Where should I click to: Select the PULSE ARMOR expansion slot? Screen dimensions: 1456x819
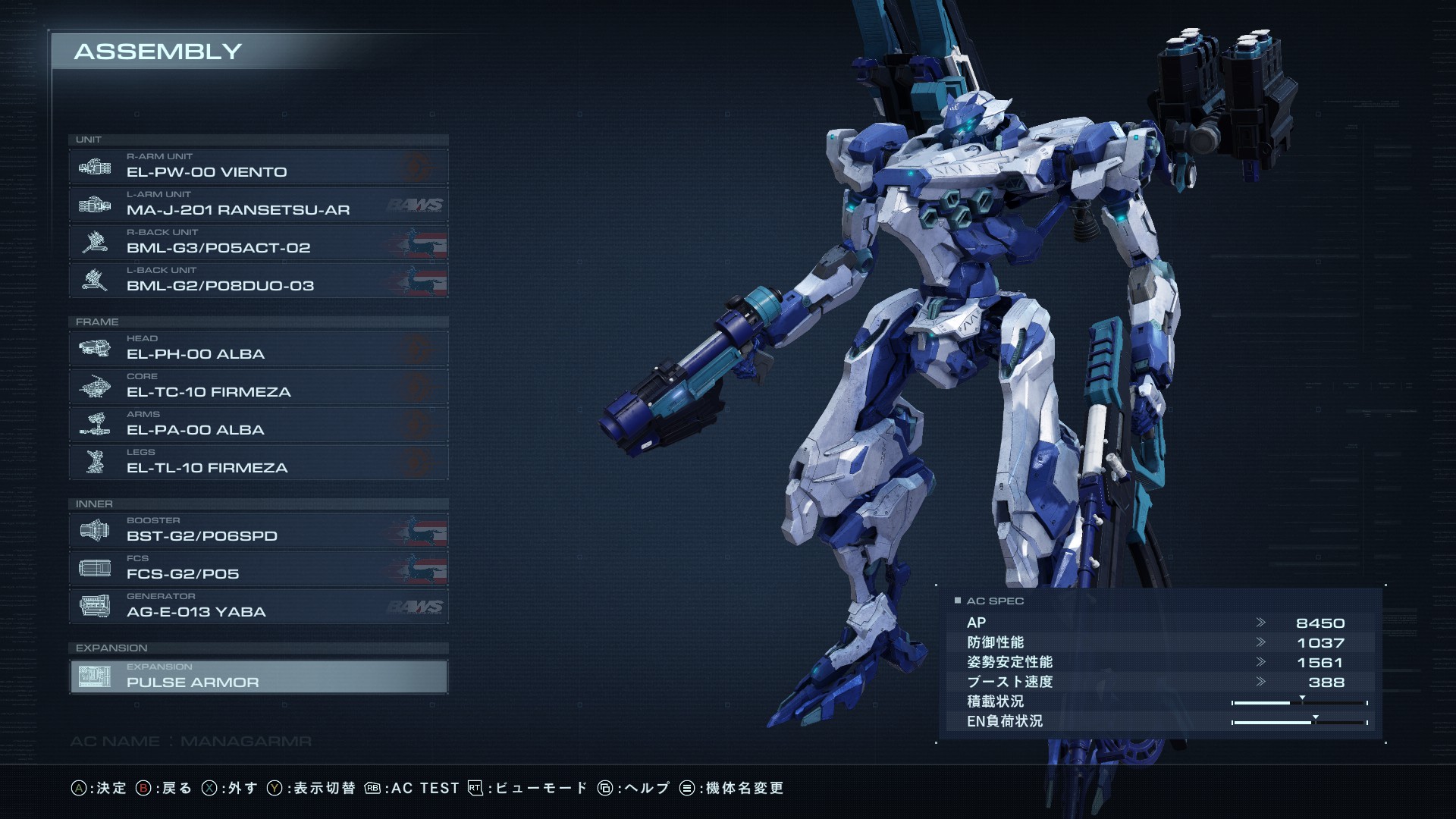(258, 676)
